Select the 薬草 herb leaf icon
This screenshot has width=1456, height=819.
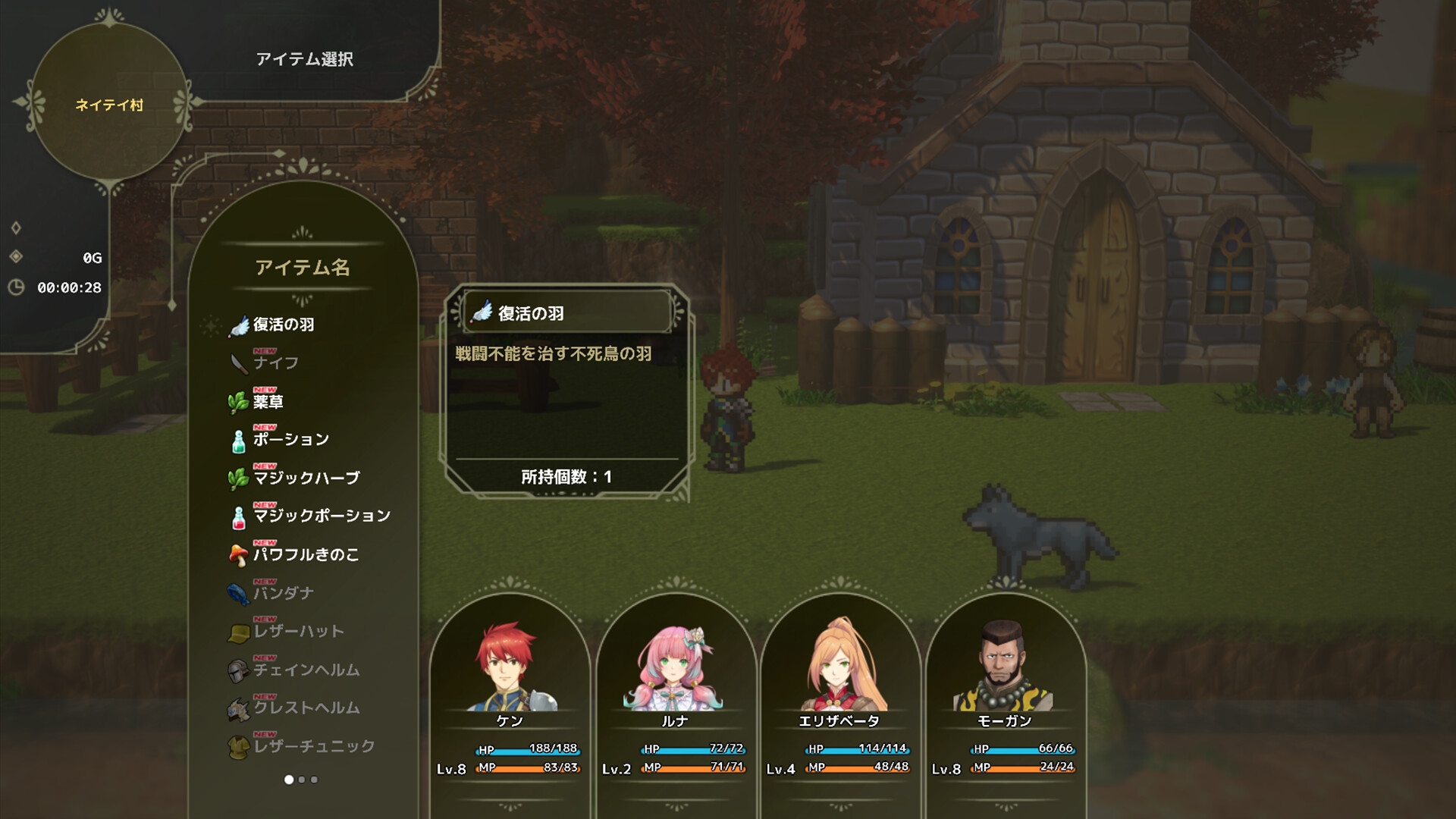(239, 401)
